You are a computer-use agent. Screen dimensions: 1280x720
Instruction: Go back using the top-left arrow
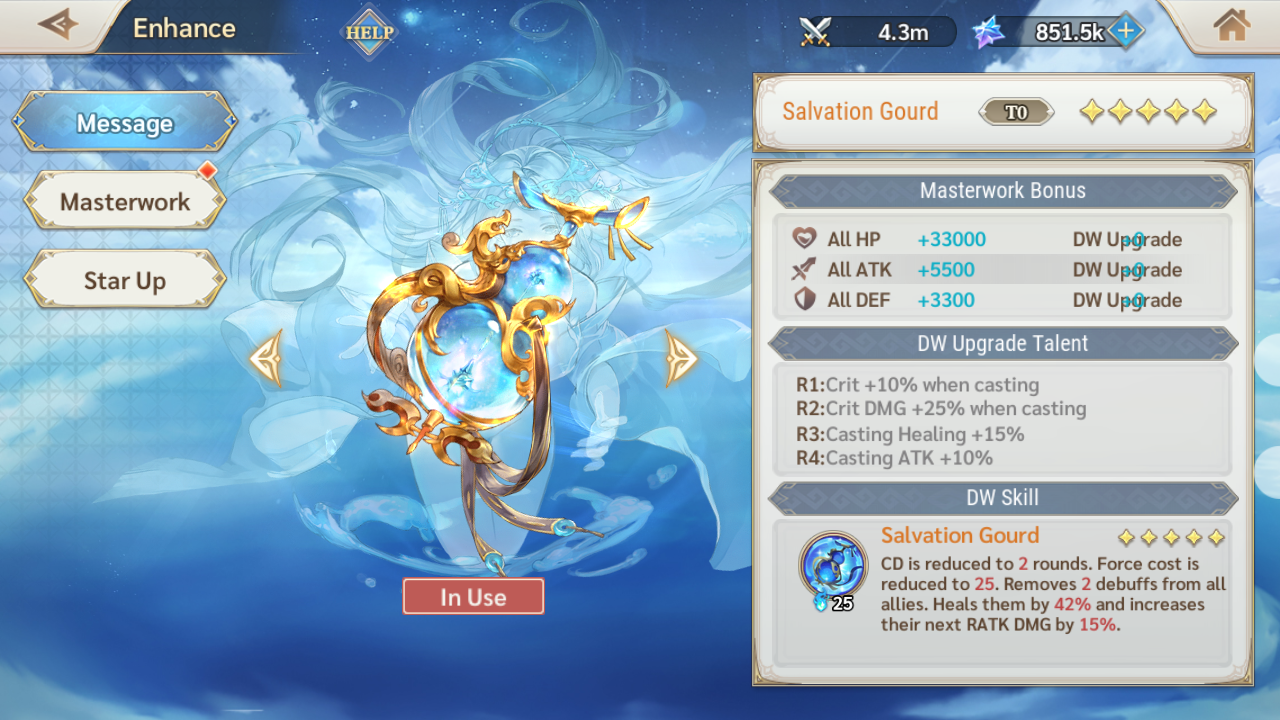point(57,25)
